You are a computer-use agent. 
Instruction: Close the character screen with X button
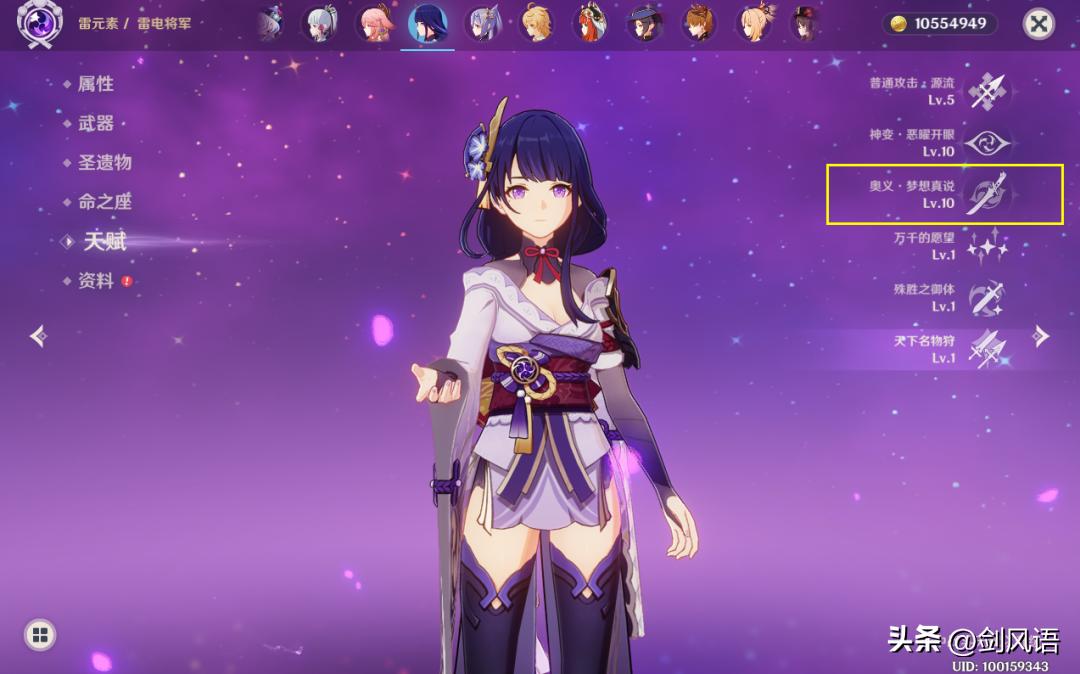(1040, 23)
